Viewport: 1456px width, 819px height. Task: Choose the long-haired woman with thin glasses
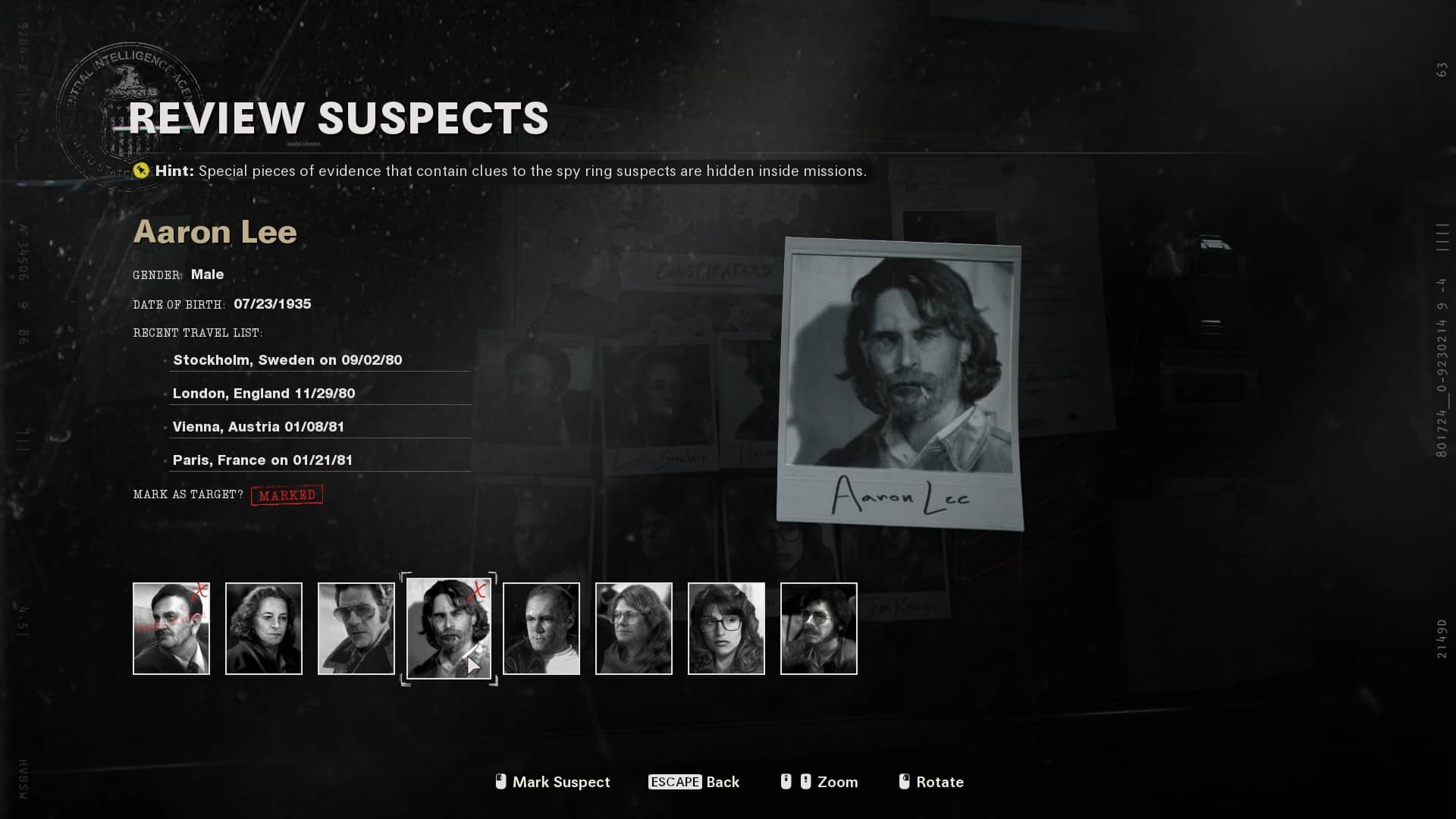coord(634,628)
